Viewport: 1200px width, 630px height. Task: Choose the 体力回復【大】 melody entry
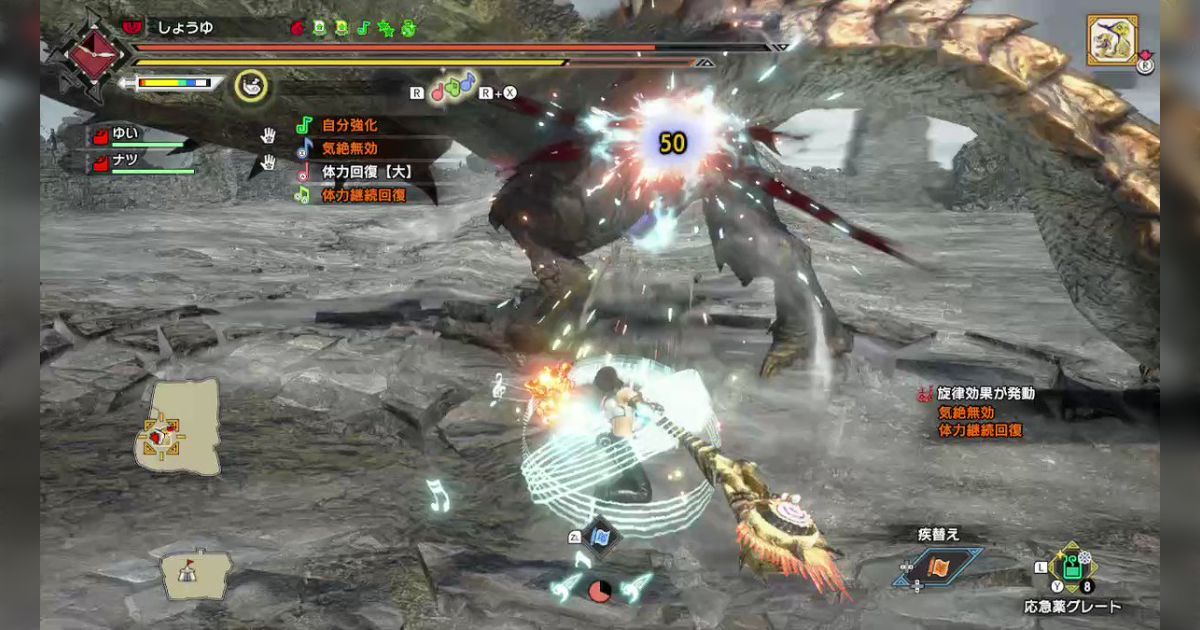(x=365, y=172)
